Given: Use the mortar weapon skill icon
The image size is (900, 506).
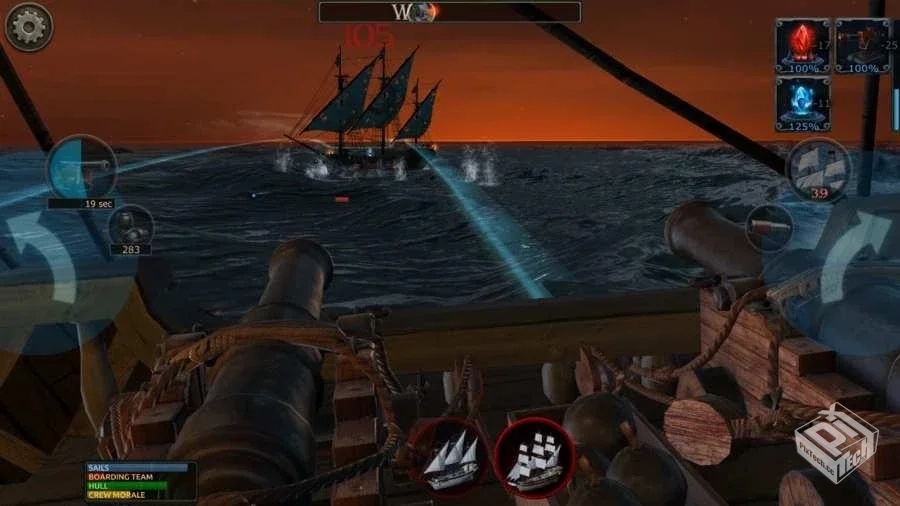Looking at the screenshot, I should pyautogui.click(x=863, y=45).
